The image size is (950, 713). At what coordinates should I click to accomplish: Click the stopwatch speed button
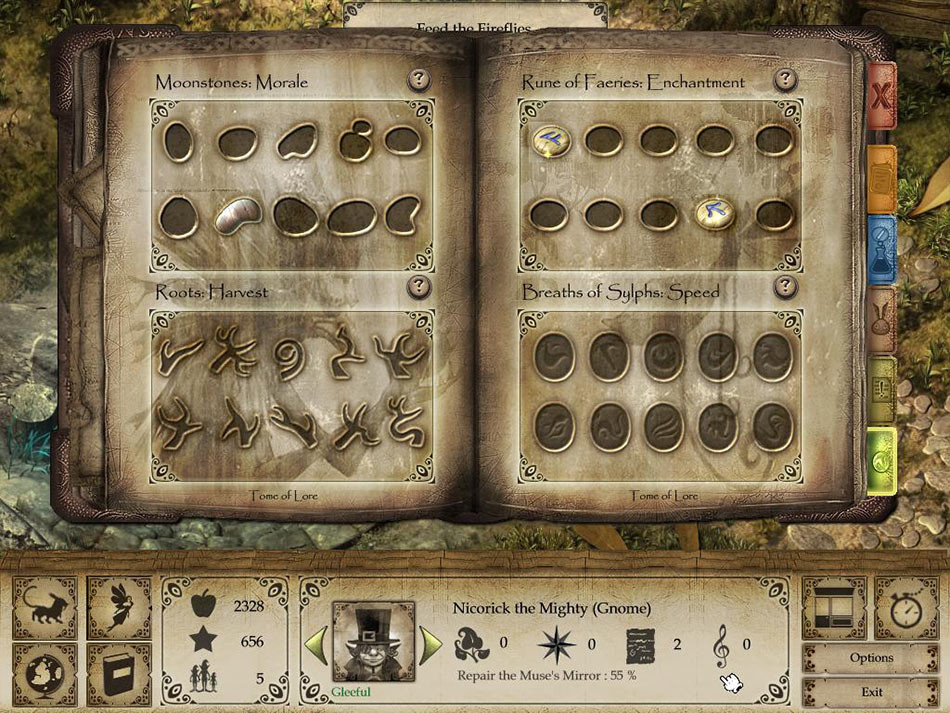pyautogui.click(x=906, y=608)
